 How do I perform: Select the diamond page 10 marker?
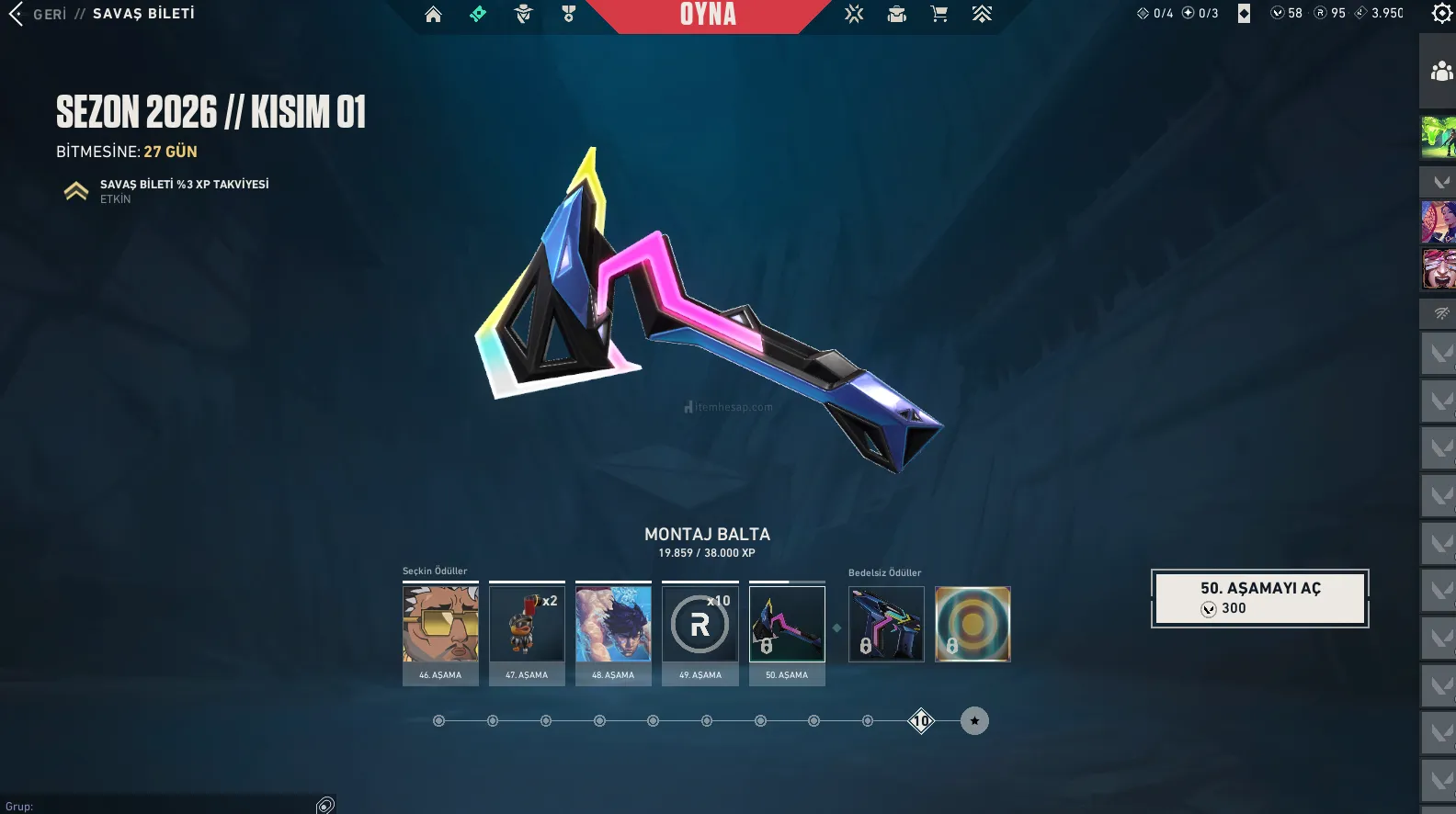point(921,721)
